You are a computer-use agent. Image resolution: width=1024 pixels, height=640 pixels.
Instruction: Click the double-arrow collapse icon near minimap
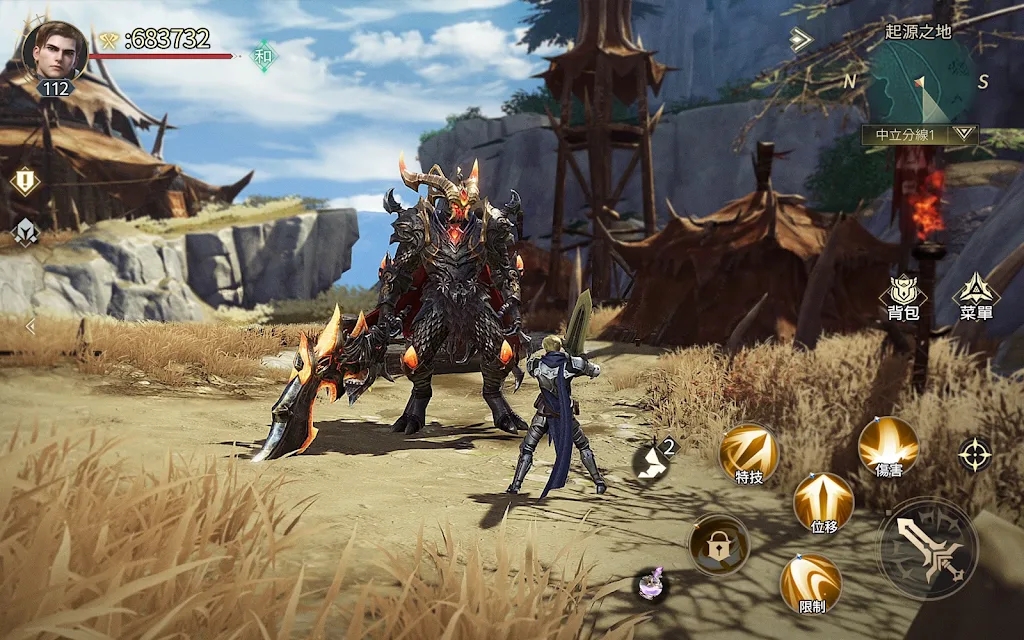pyautogui.click(x=799, y=39)
